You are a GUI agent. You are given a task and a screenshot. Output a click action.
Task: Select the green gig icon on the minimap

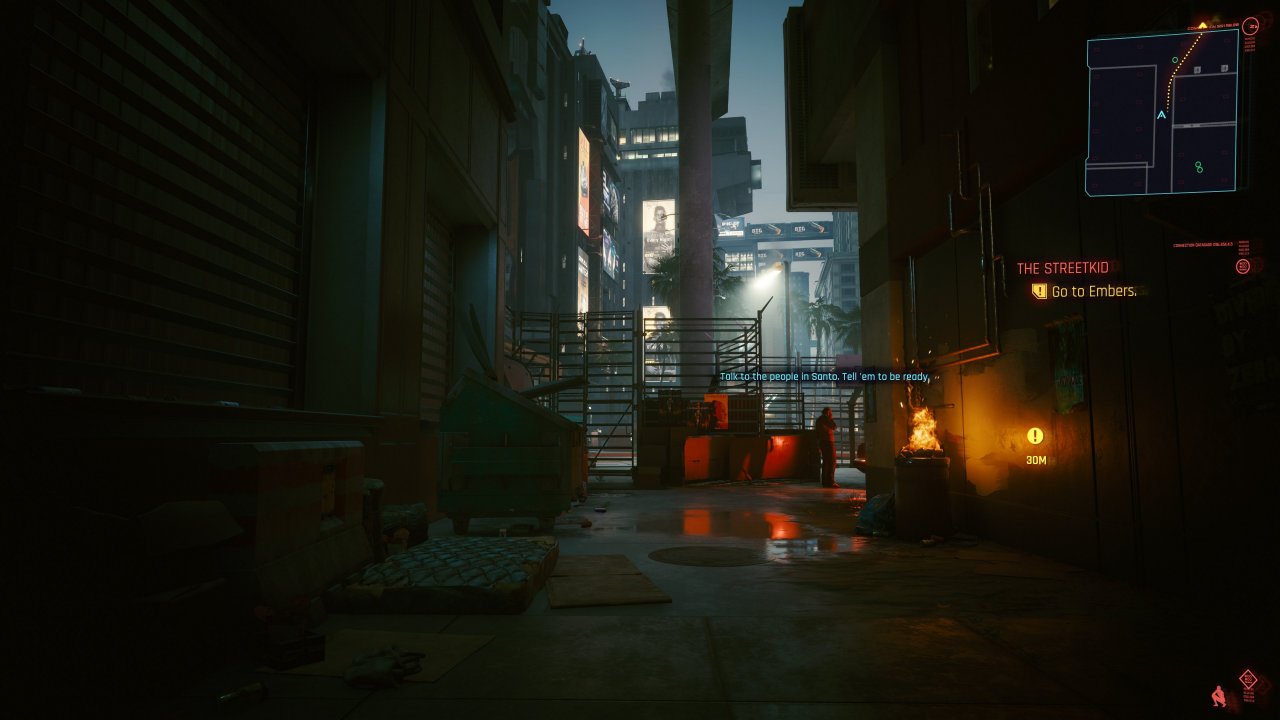click(x=1199, y=166)
